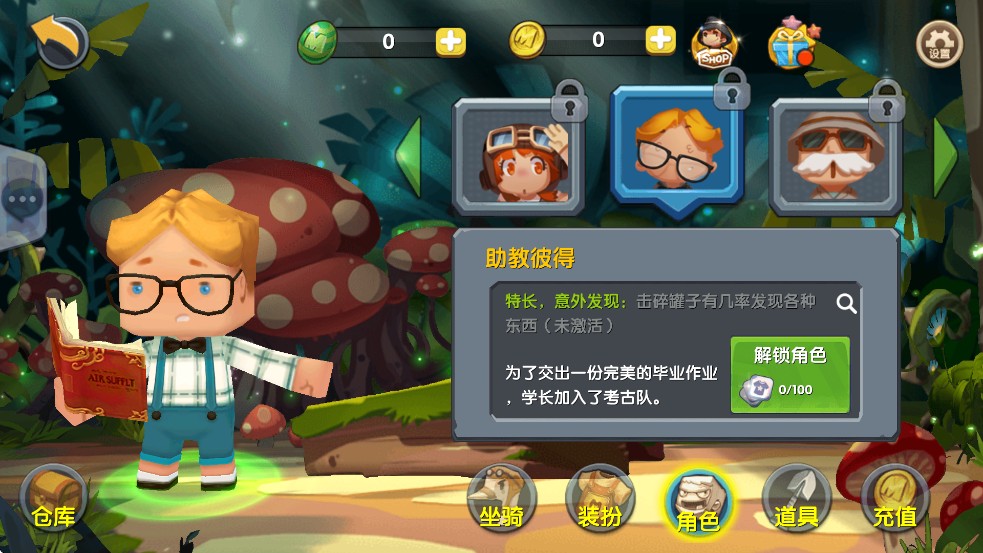Open the chat bubble side tab

click(x=18, y=198)
